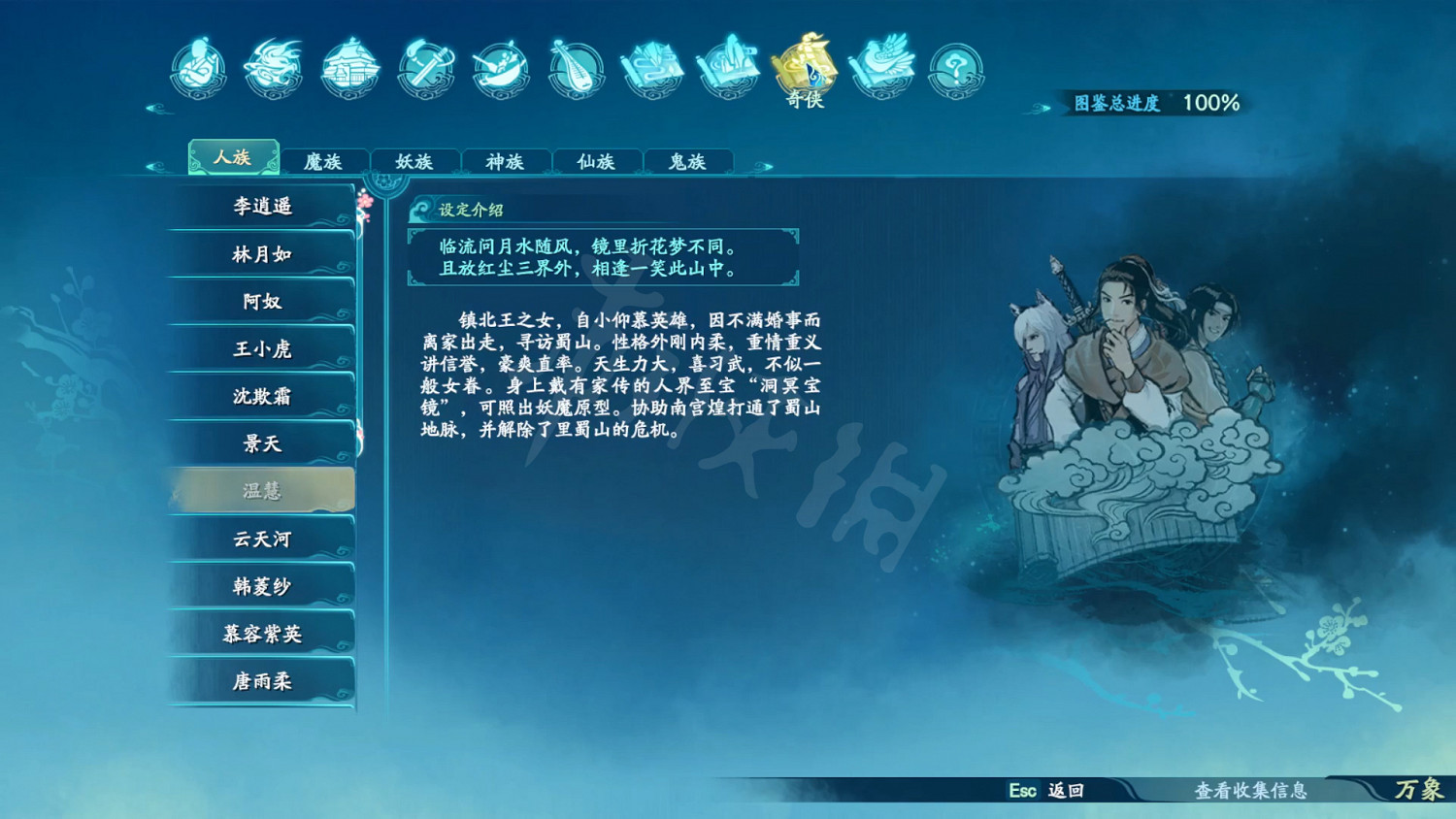Click the spiral icon beside 设定介绍 header
The width and height of the screenshot is (1456, 819).
click(x=419, y=208)
